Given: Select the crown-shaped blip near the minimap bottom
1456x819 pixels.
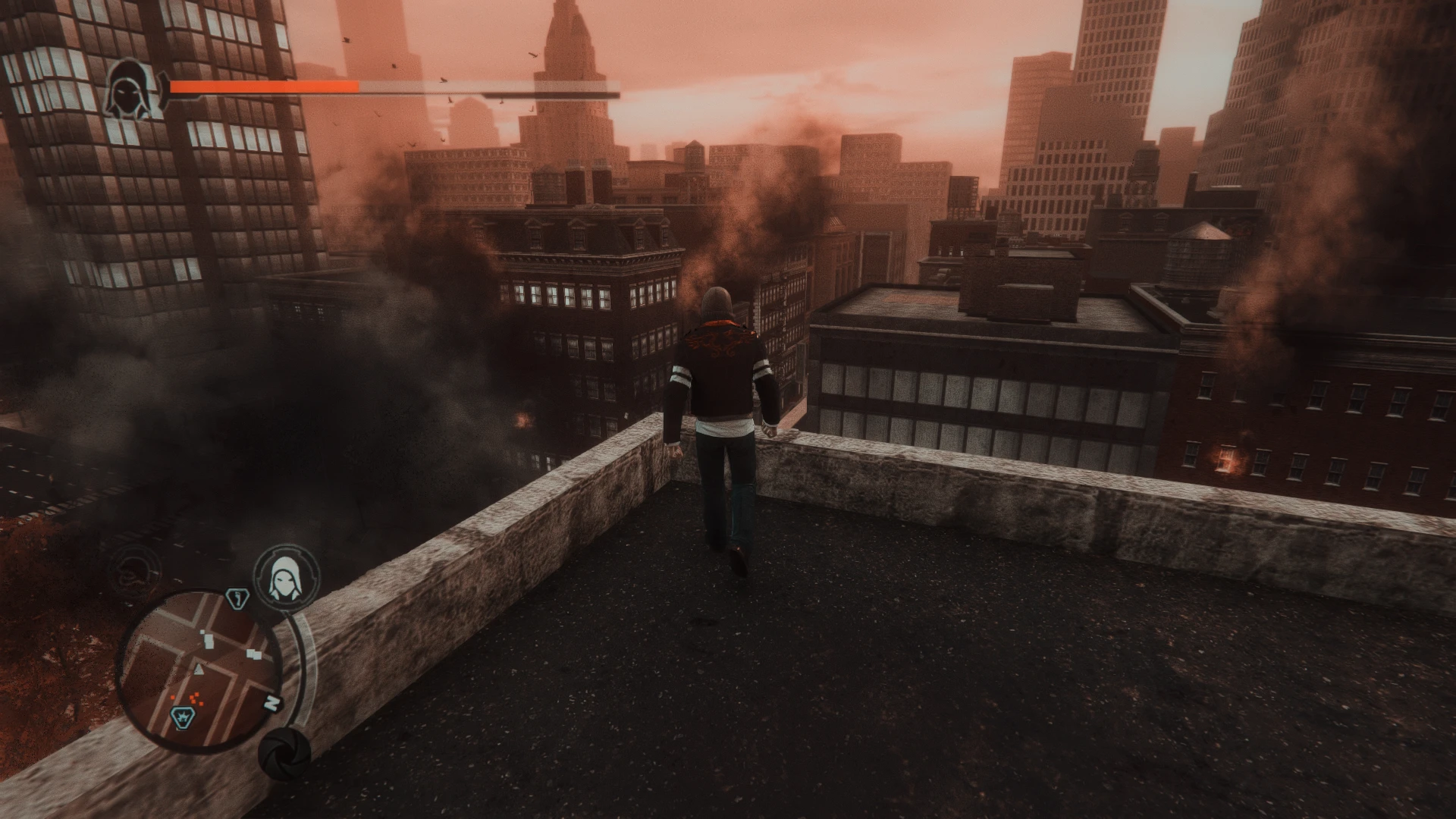Looking at the screenshot, I should coord(183,717).
